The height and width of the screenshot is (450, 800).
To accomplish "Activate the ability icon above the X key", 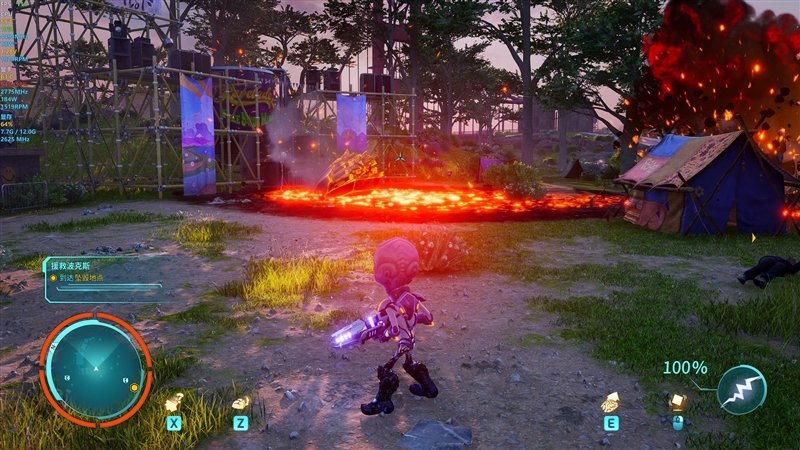I will tap(174, 402).
